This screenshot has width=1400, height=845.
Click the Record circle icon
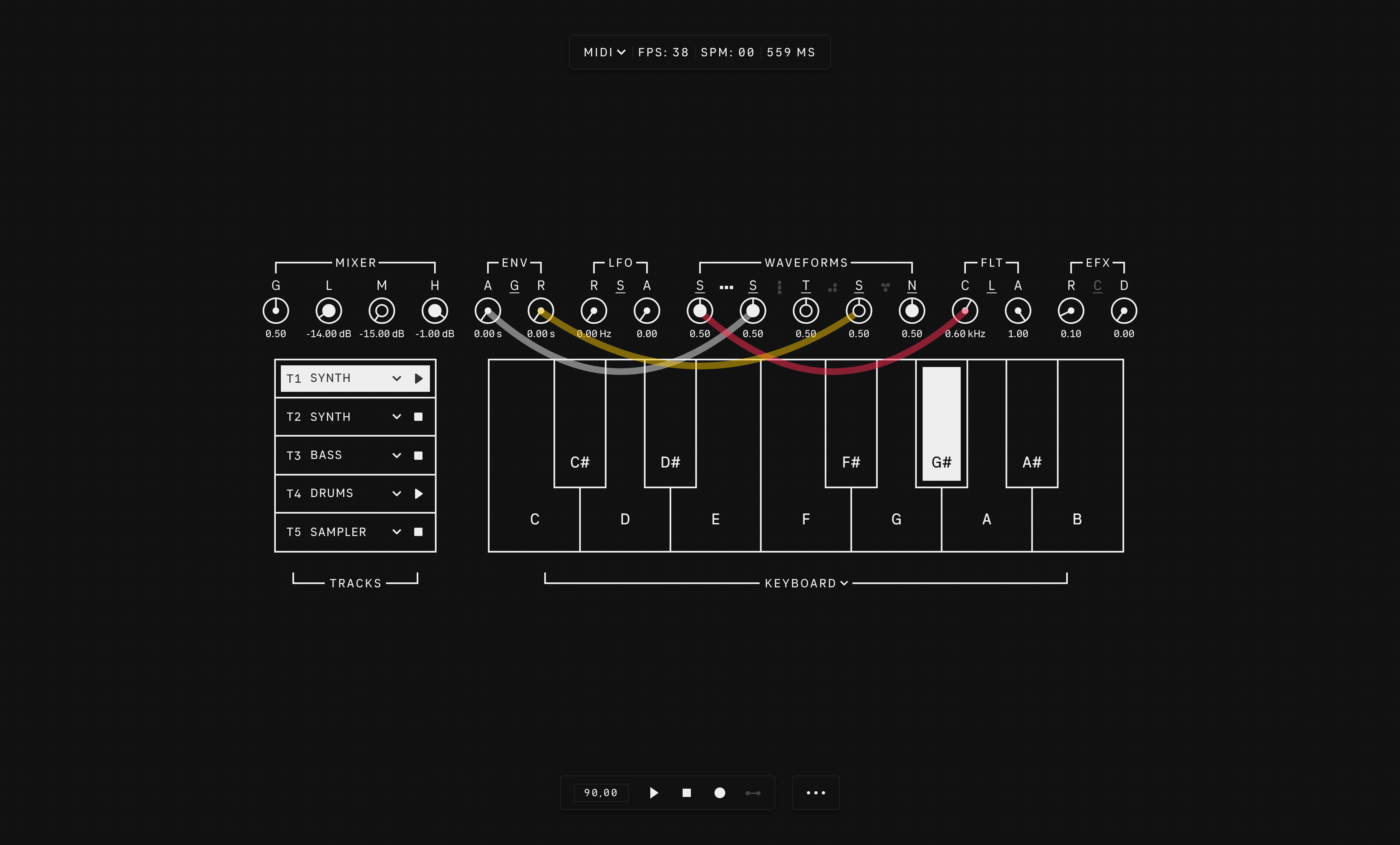tap(719, 793)
